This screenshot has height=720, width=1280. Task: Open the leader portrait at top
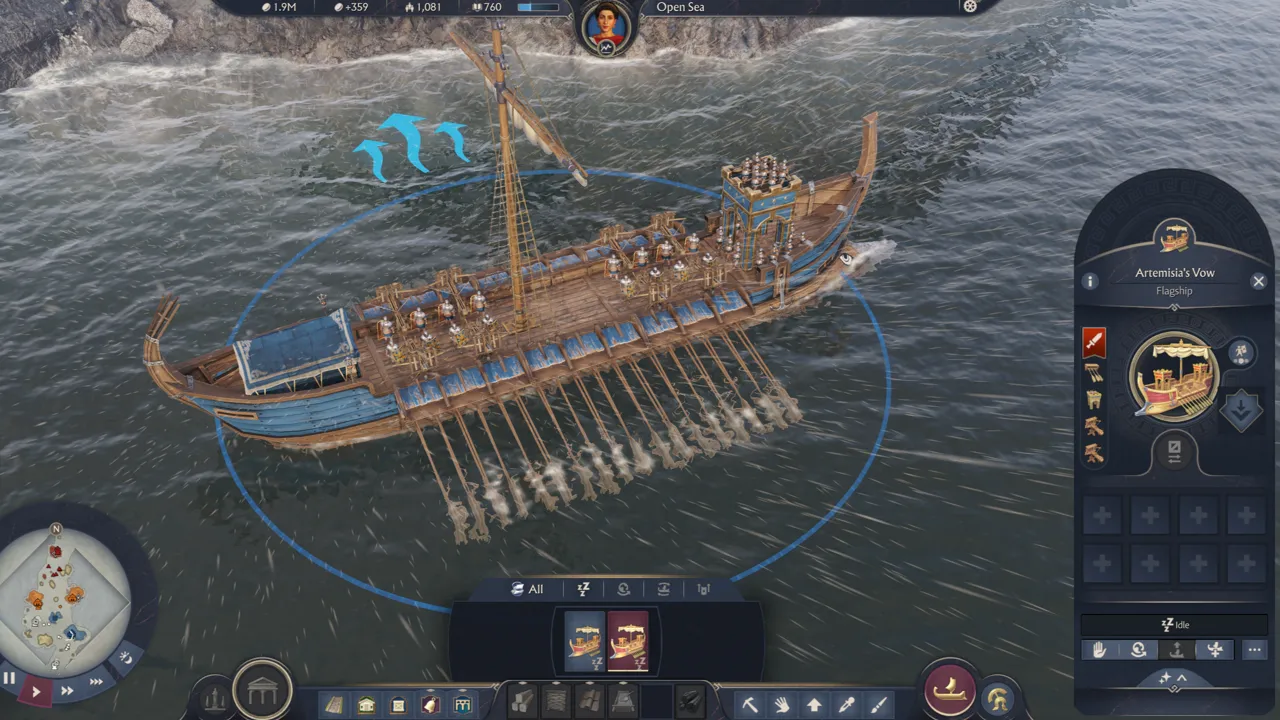607,28
